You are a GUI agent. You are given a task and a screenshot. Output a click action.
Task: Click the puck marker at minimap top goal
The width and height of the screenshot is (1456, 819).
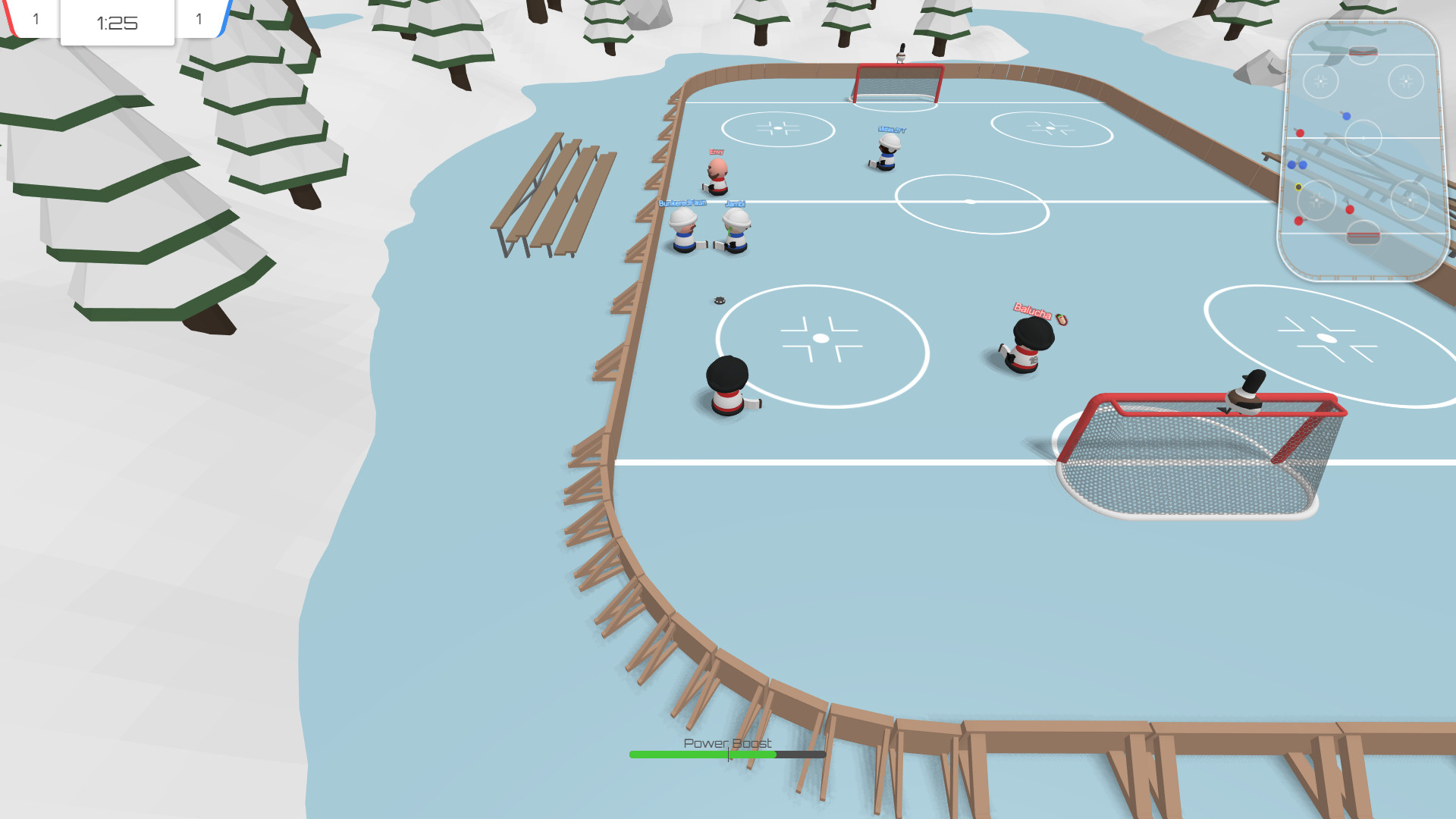pos(1363,52)
